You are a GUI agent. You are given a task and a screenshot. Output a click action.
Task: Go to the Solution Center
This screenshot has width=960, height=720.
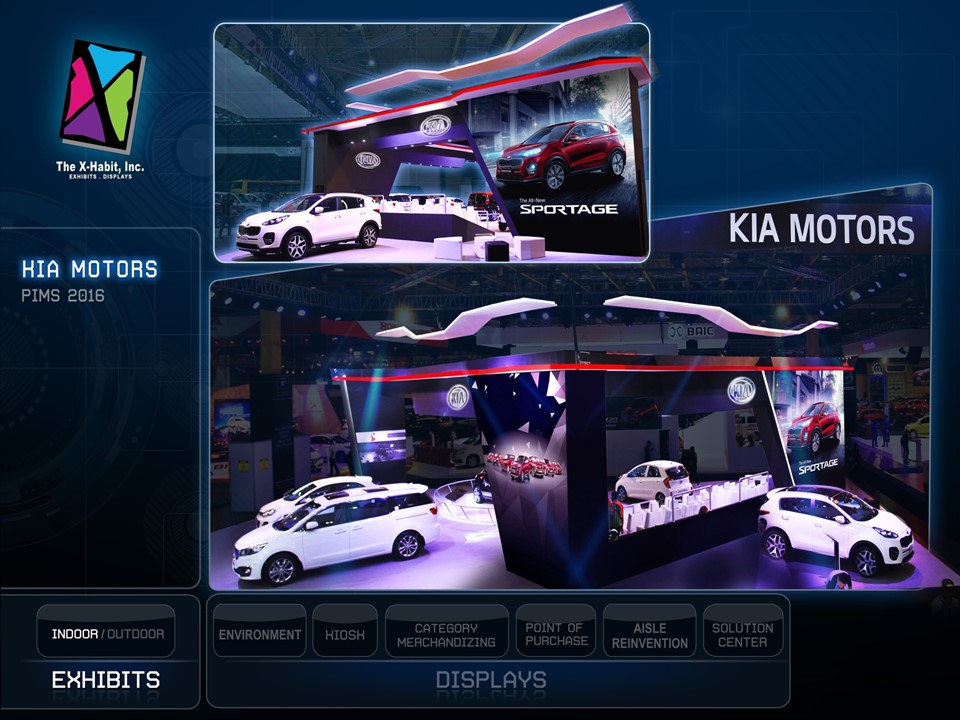point(743,634)
